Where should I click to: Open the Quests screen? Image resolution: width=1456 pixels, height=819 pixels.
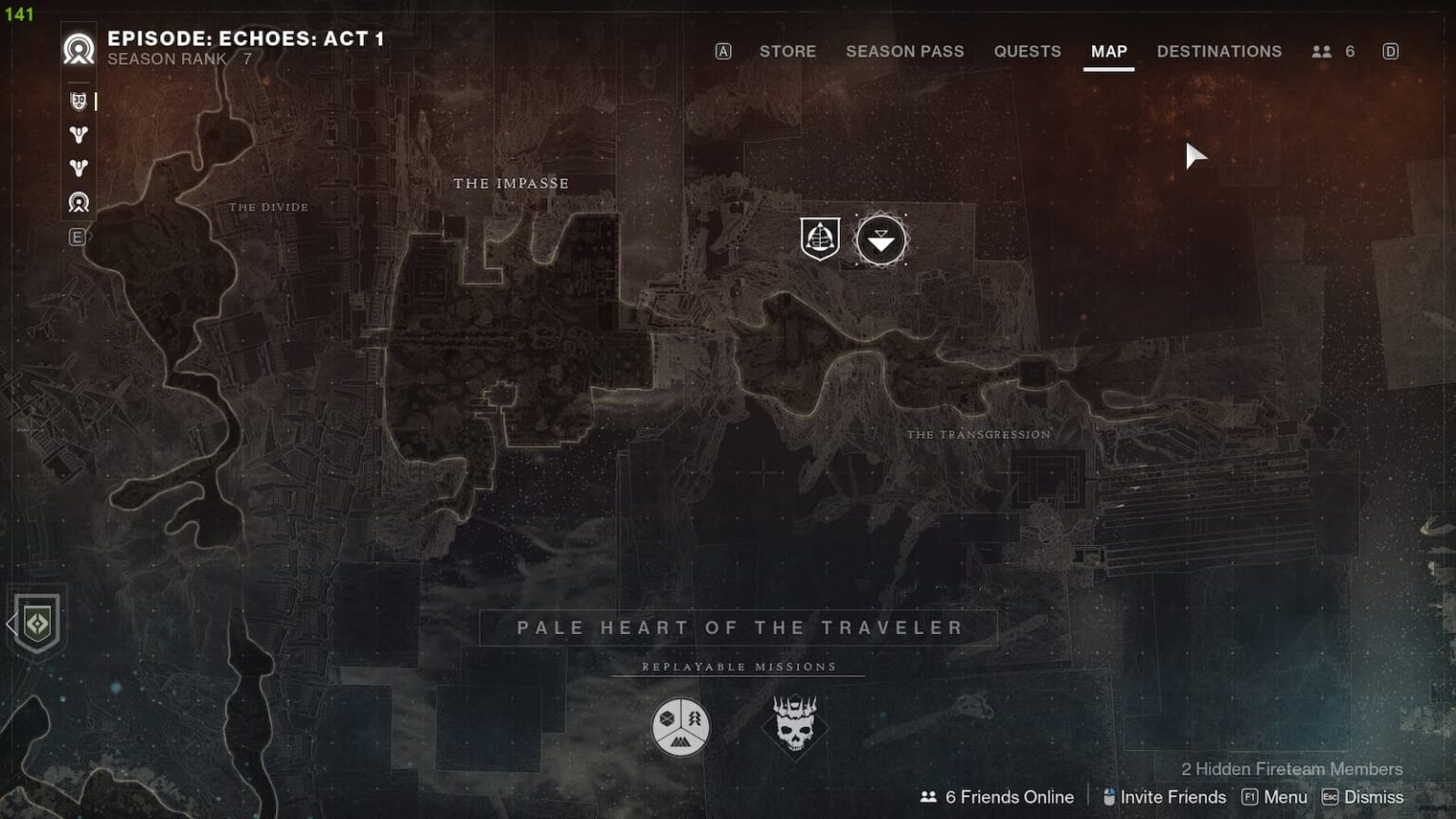coord(1028,51)
